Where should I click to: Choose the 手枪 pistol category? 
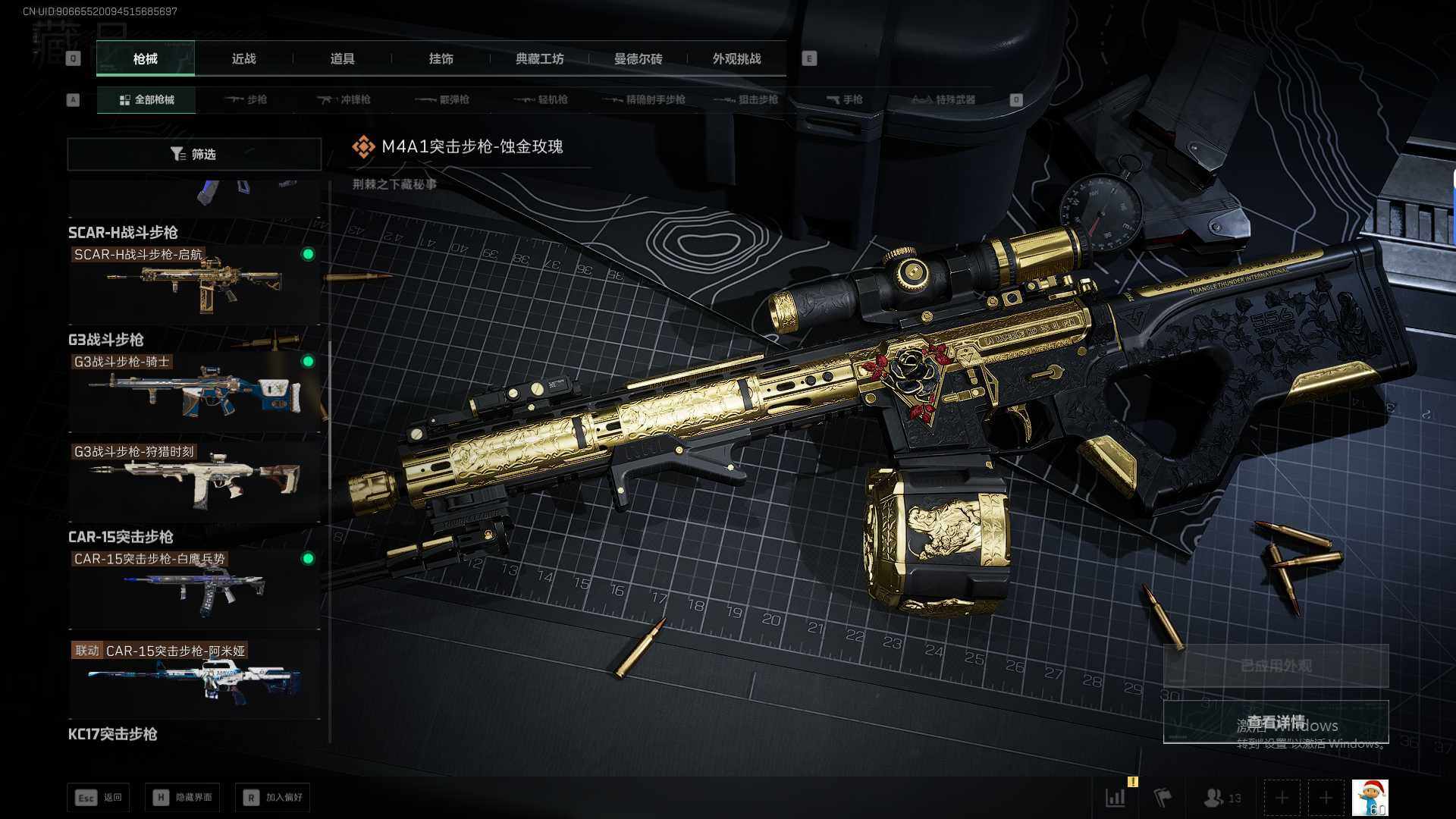[844, 99]
